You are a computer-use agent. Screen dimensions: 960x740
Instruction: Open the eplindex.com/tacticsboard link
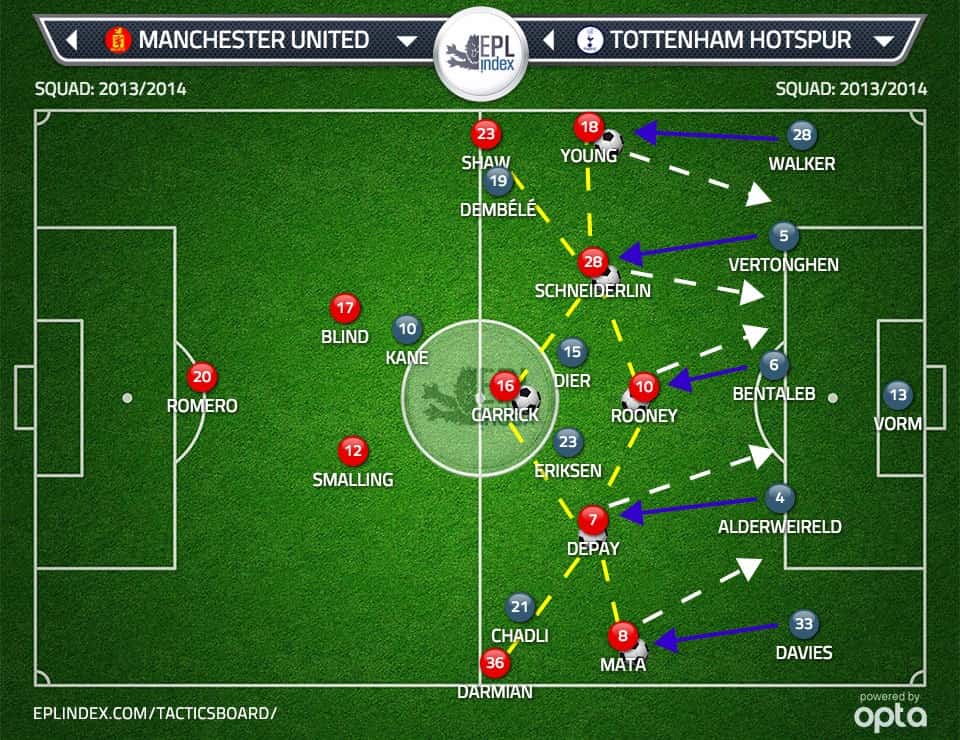[154, 712]
